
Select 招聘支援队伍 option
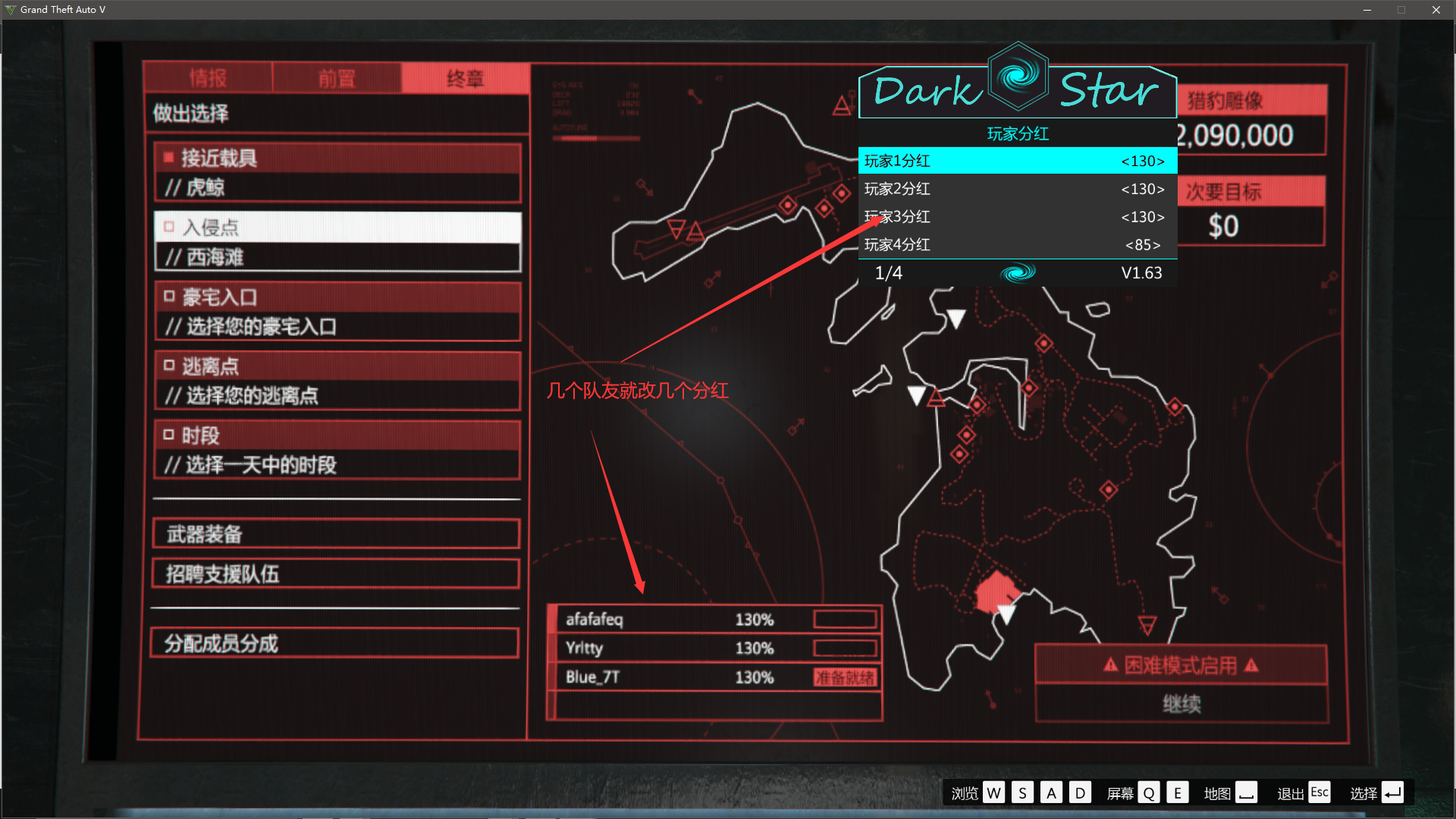pos(336,574)
